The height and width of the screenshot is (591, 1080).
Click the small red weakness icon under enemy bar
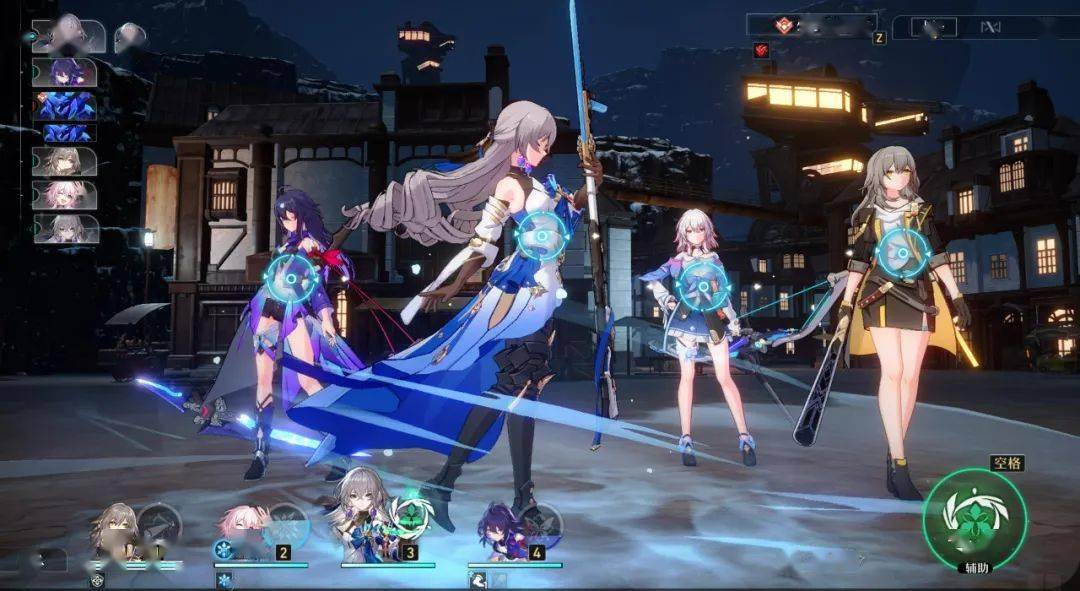tap(761, 50)
